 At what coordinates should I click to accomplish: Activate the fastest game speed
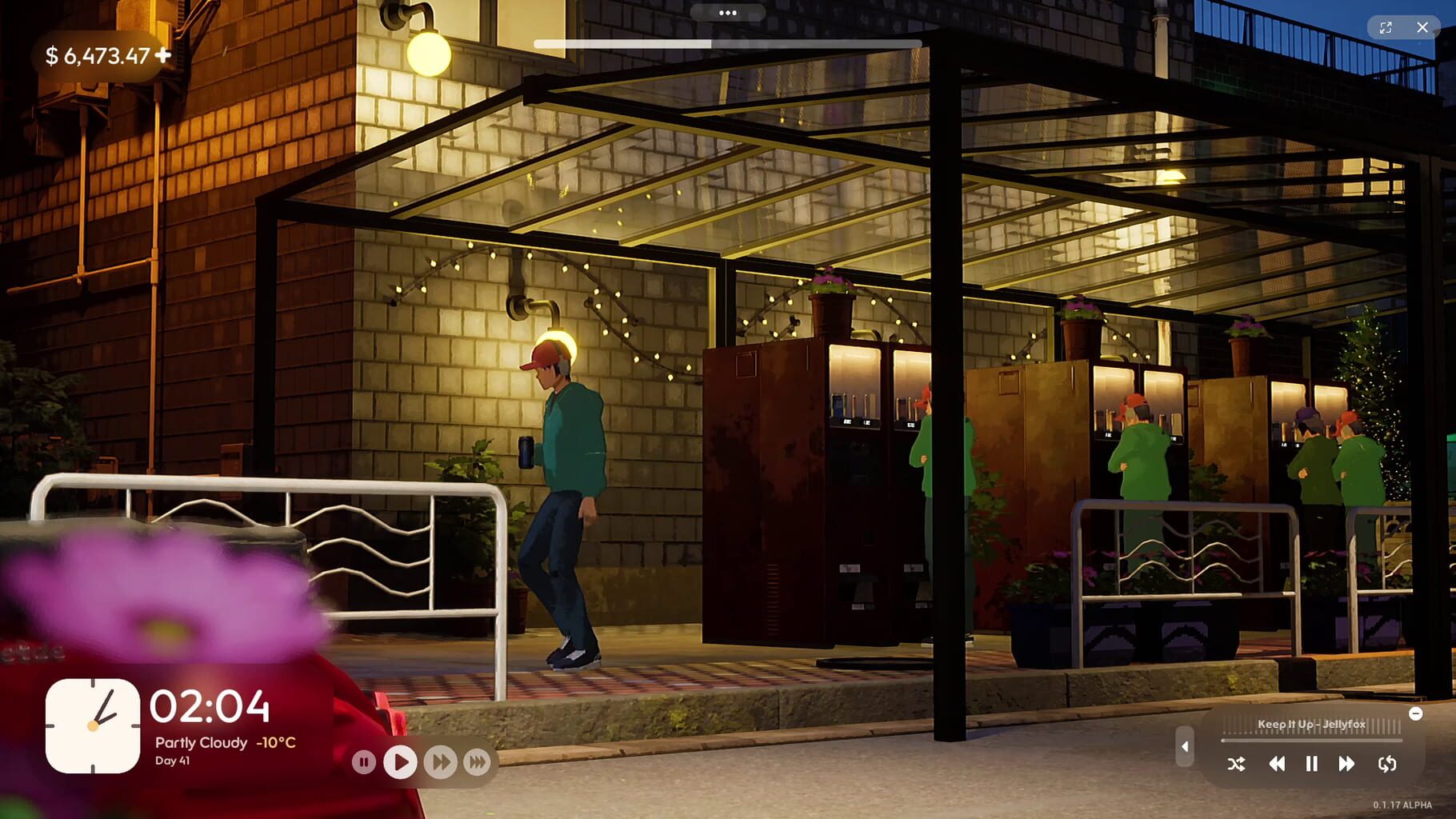point(477,762)
